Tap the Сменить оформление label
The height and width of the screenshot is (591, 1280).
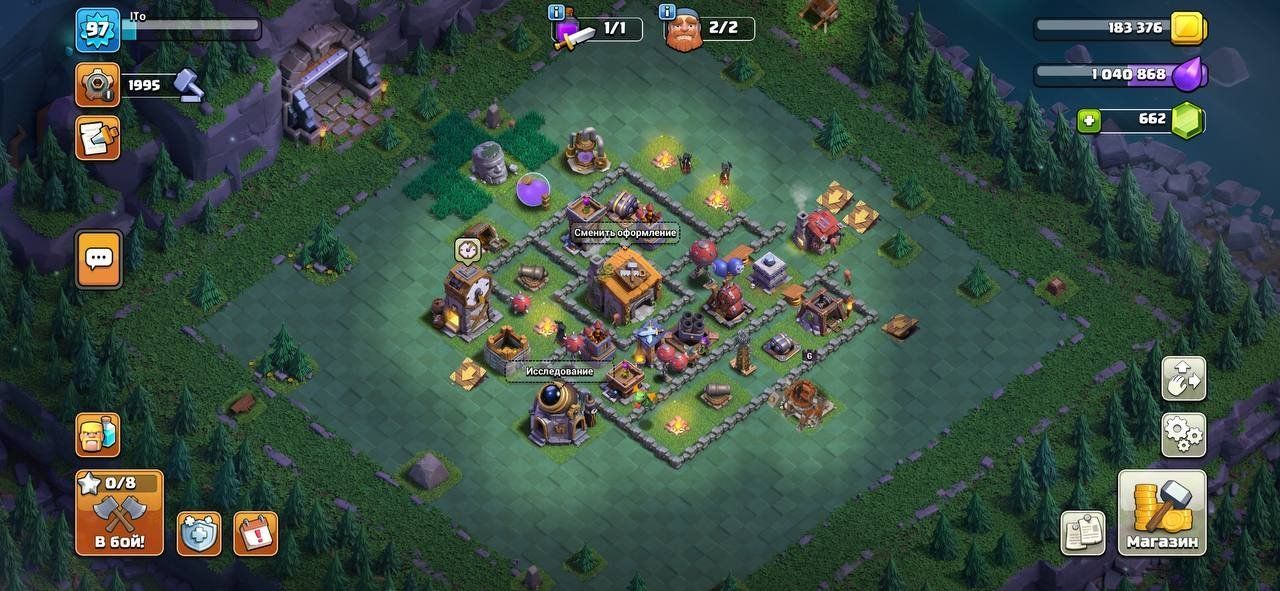point(625,233)
